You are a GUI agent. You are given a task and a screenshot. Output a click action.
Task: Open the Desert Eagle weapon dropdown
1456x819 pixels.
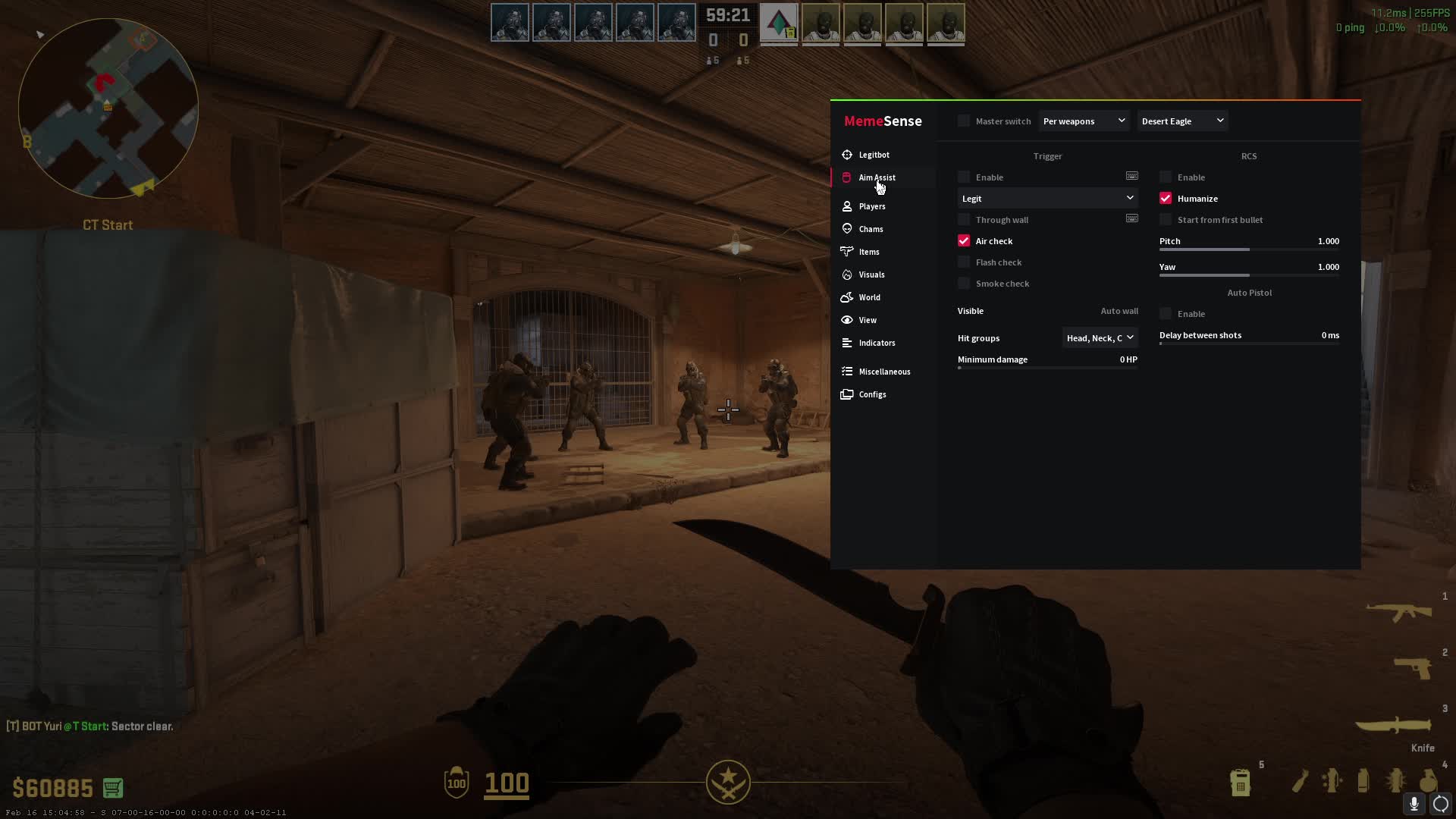pyautogui.click(x=1181, y=121)
